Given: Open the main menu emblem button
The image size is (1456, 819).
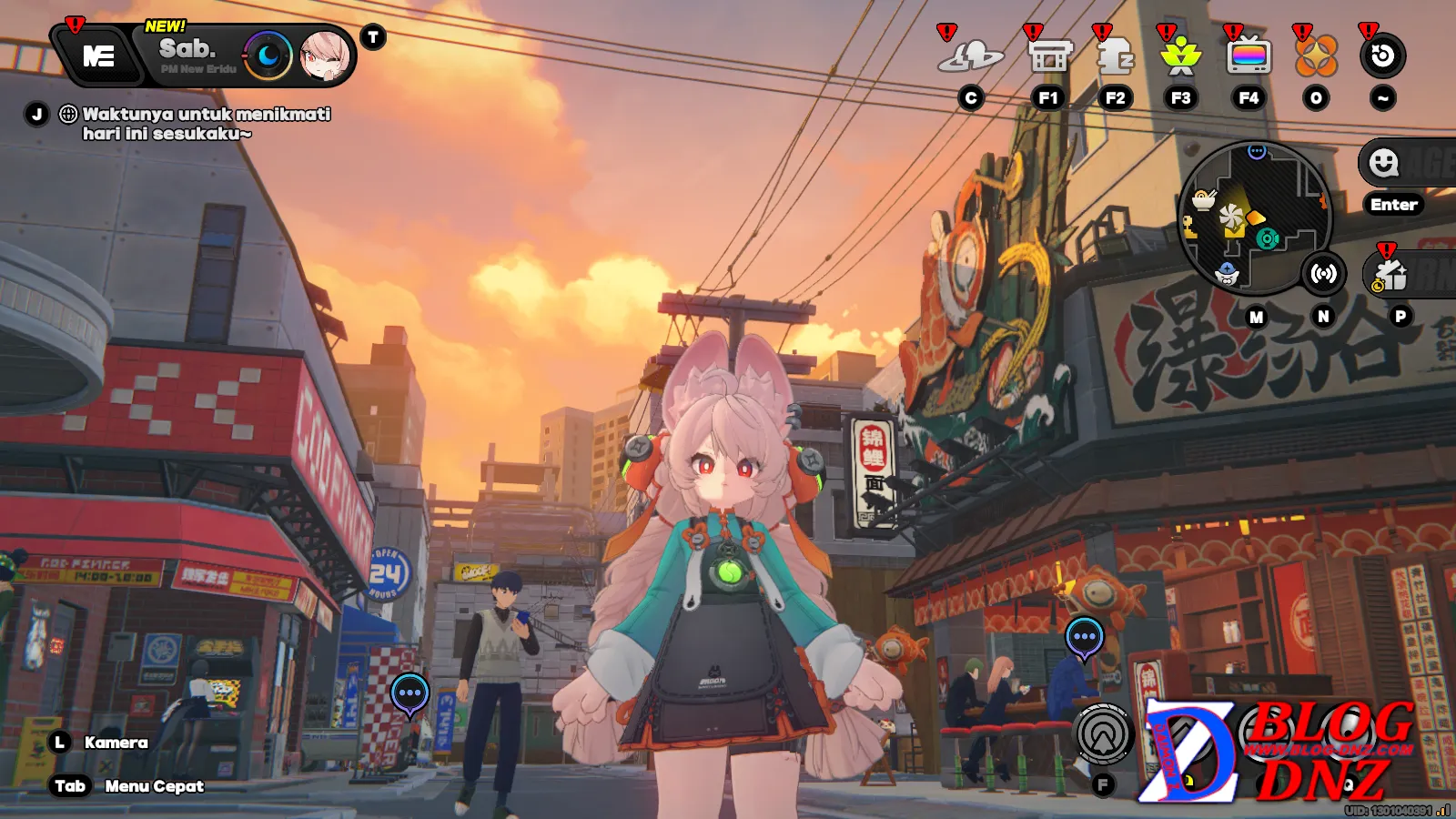Looking at the screenshot, I should 98,56.
